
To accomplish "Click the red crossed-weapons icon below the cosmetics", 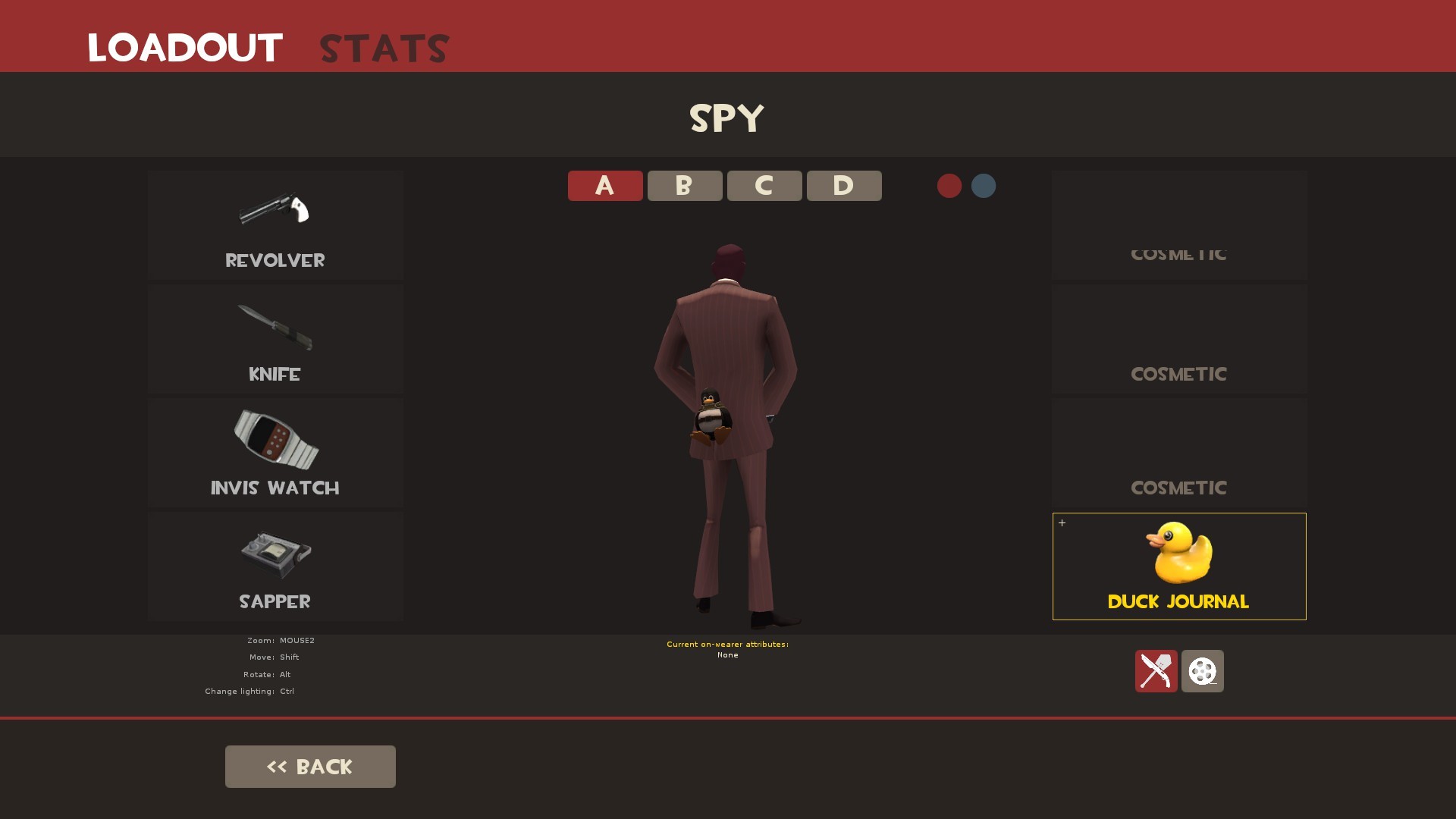I will (x=1156, y=672).
